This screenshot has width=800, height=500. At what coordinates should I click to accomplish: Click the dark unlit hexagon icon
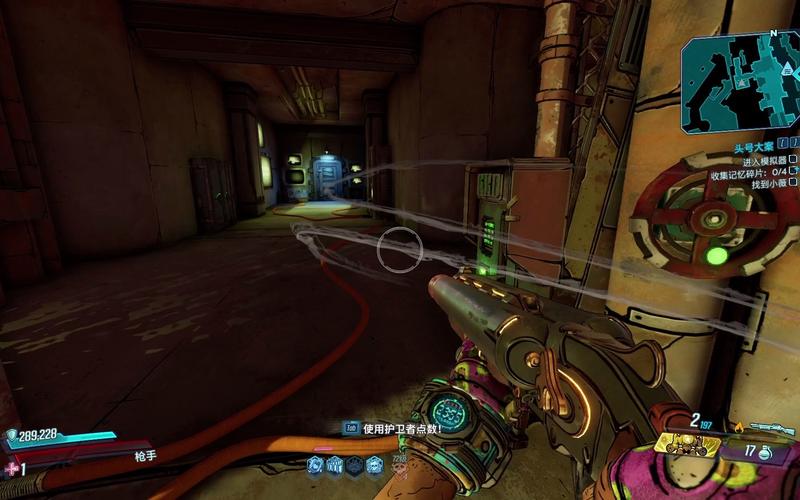click(x=354, y=464)
